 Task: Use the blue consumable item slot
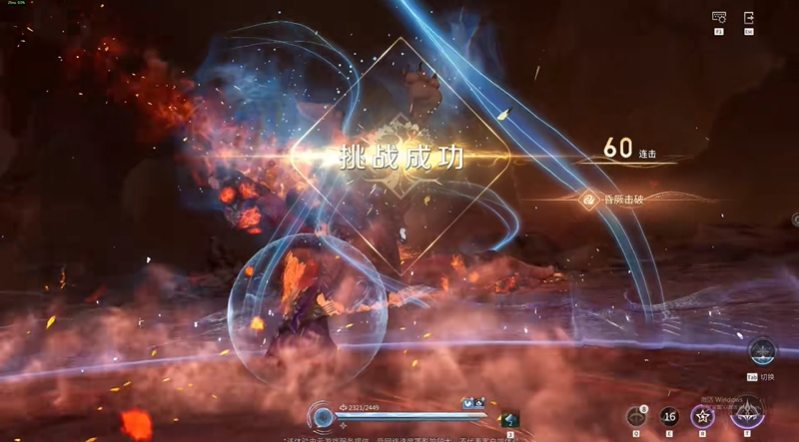[510, 421]
